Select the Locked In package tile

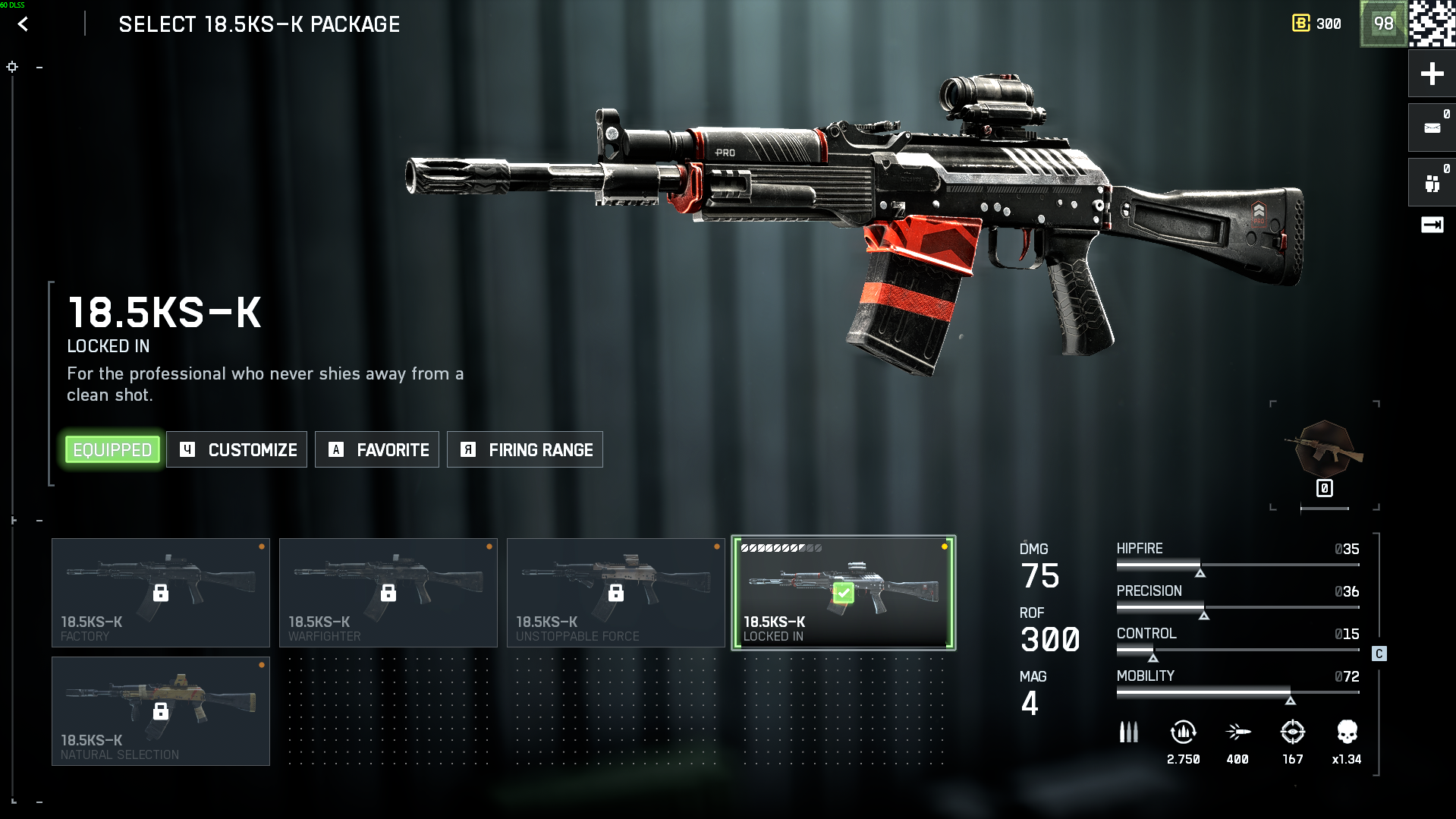(x=843, y=593)
